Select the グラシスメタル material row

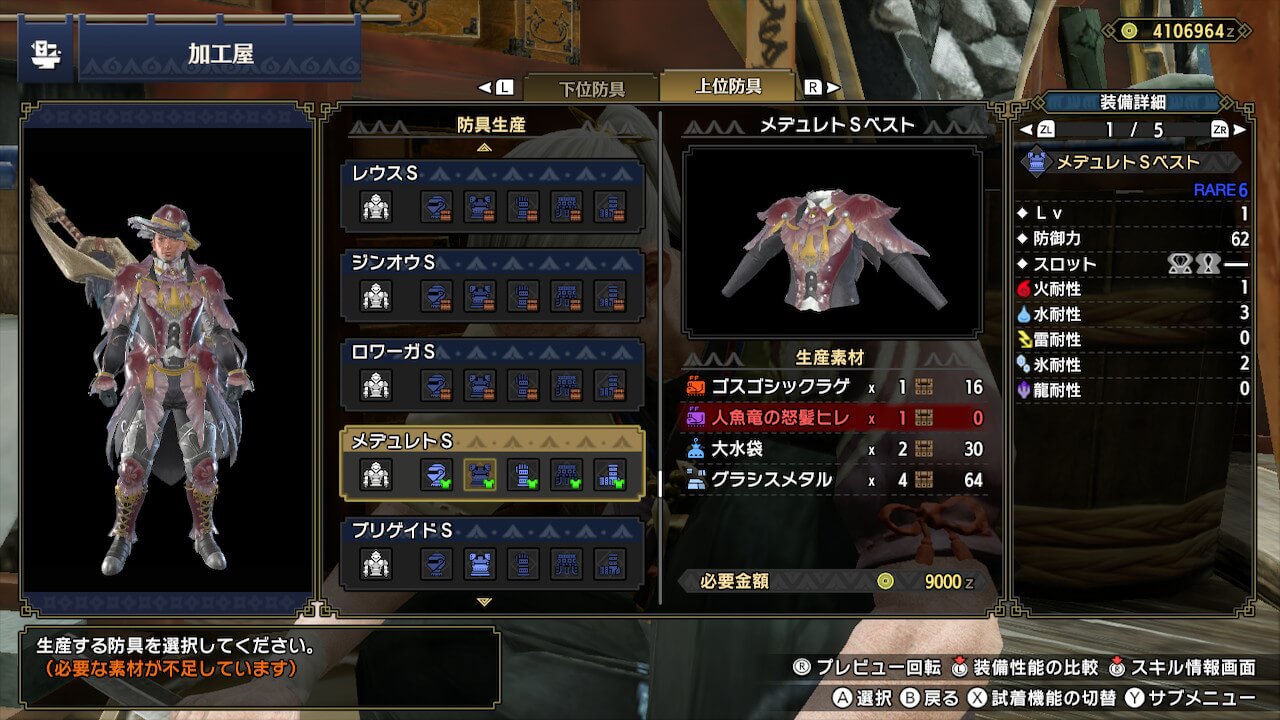coord(835,480)
